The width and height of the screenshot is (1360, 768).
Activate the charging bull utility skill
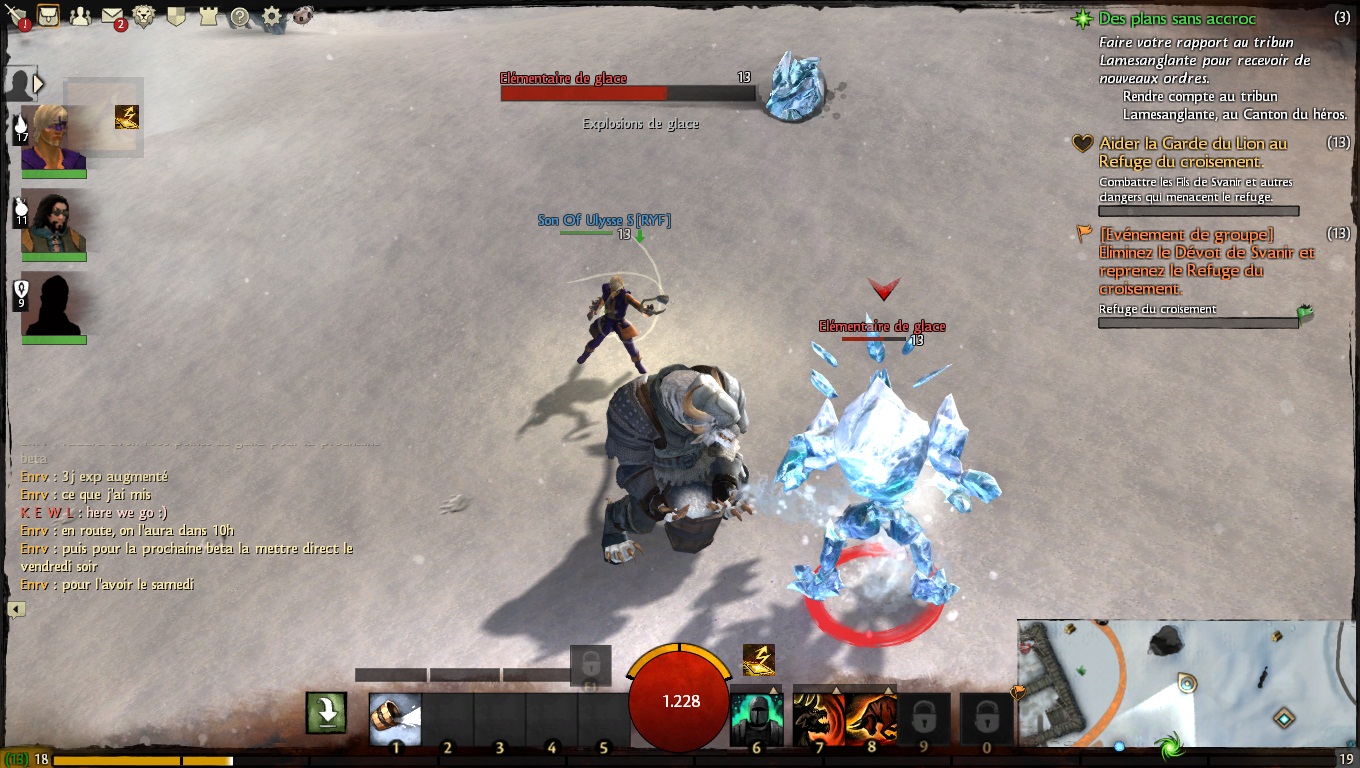tap(871, 719)
